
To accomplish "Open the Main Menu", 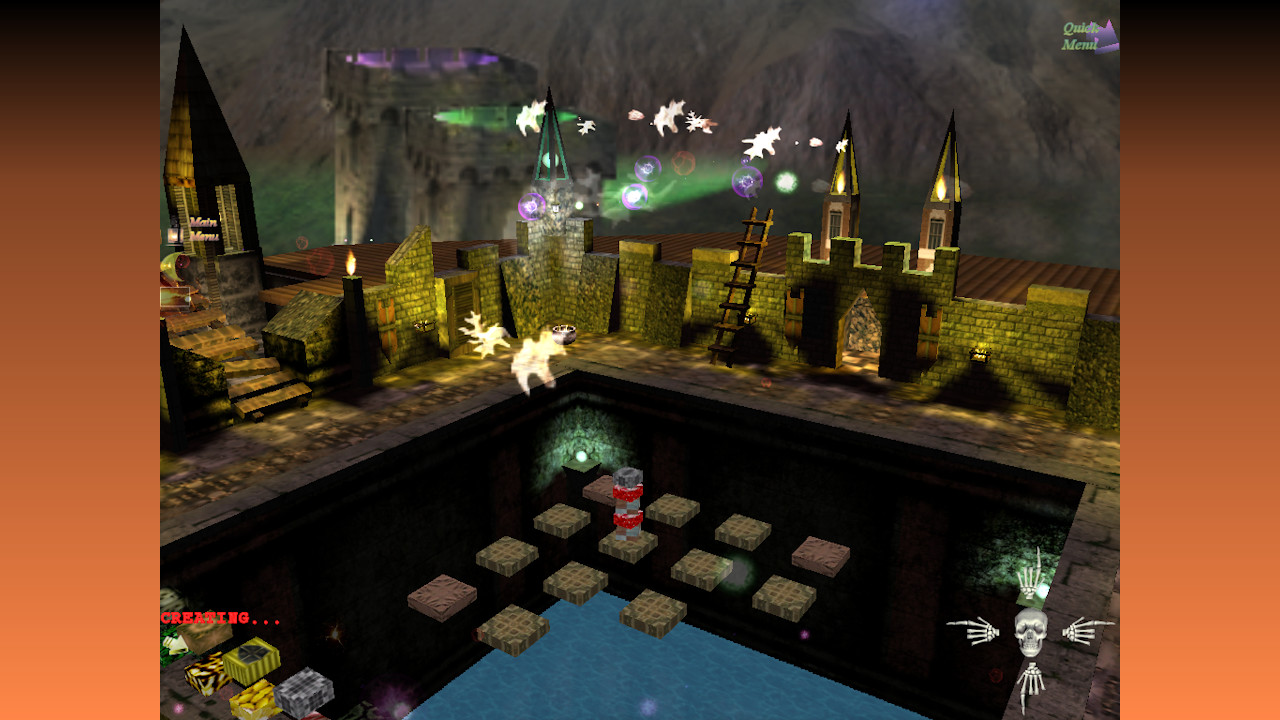I will (203, 229).
